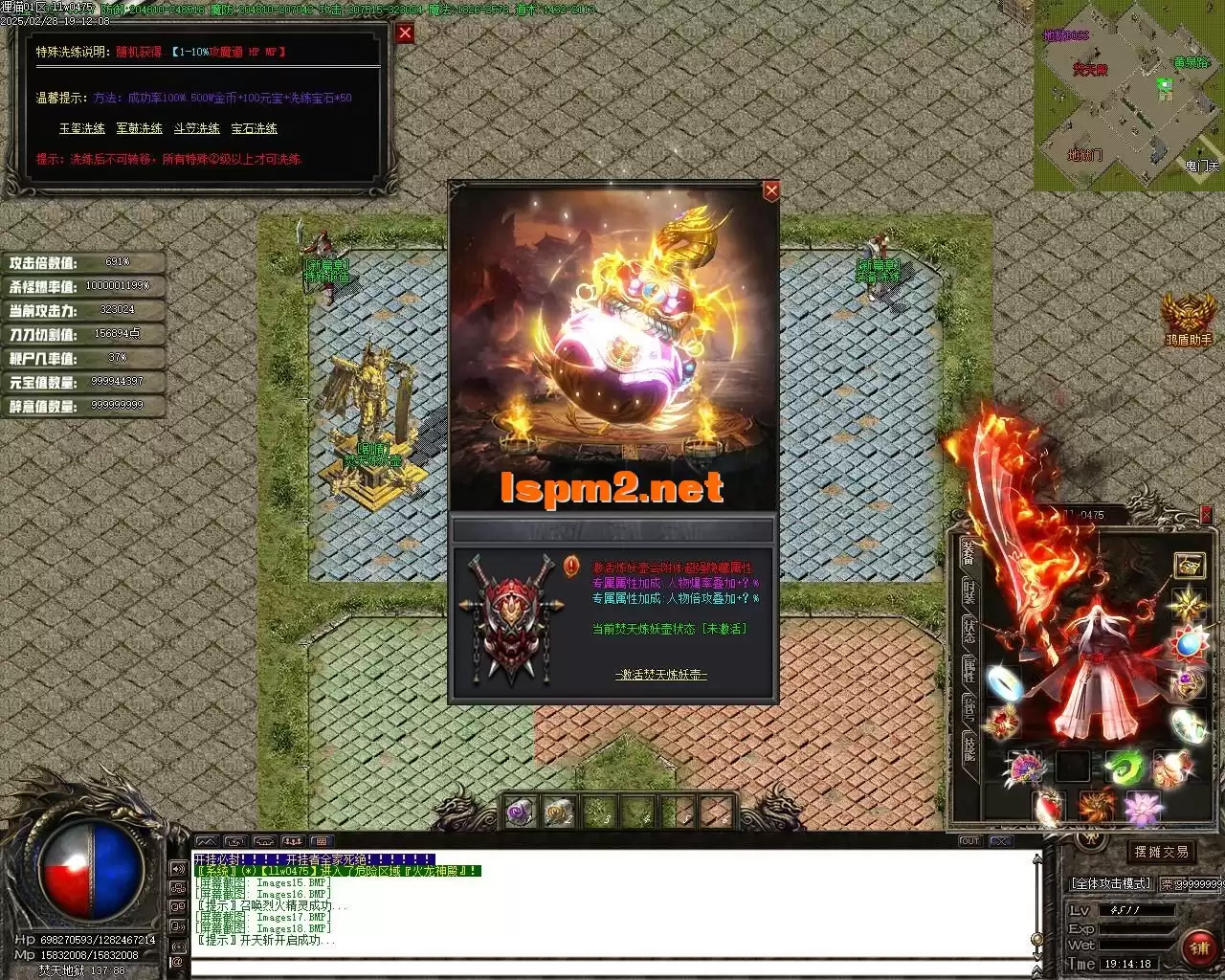This screenshot has width=1225, height=980.
Task: Choose the 斗笠洗练 refining option
Action: click(197, 128)
